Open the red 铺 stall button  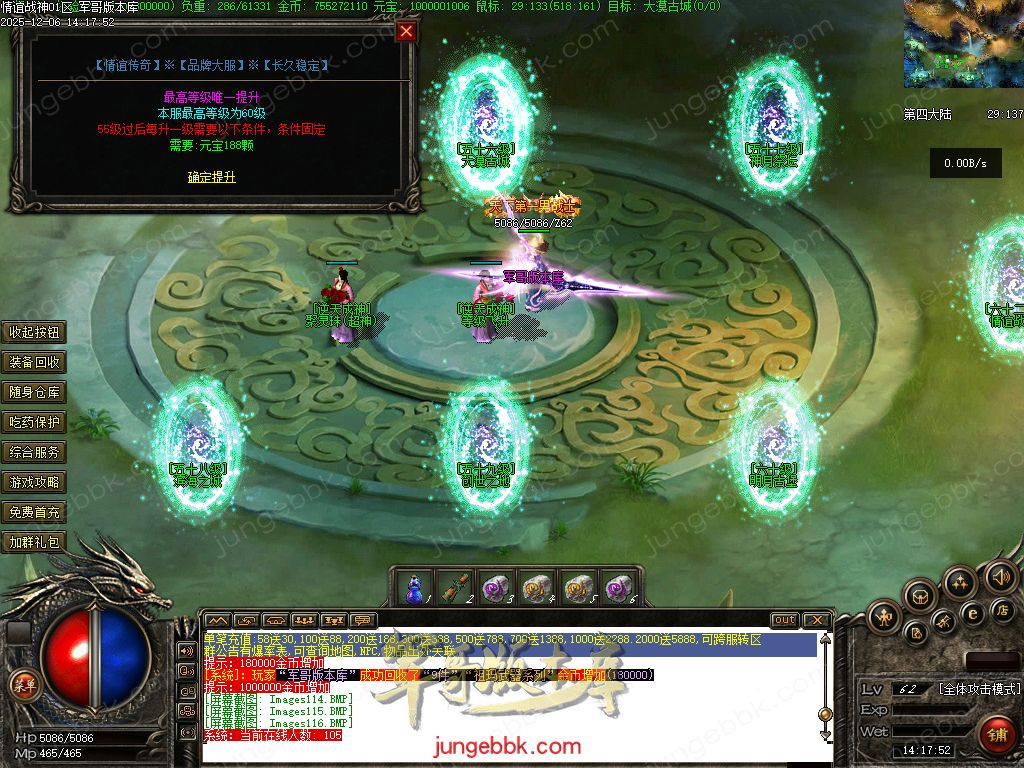point(997,732)
